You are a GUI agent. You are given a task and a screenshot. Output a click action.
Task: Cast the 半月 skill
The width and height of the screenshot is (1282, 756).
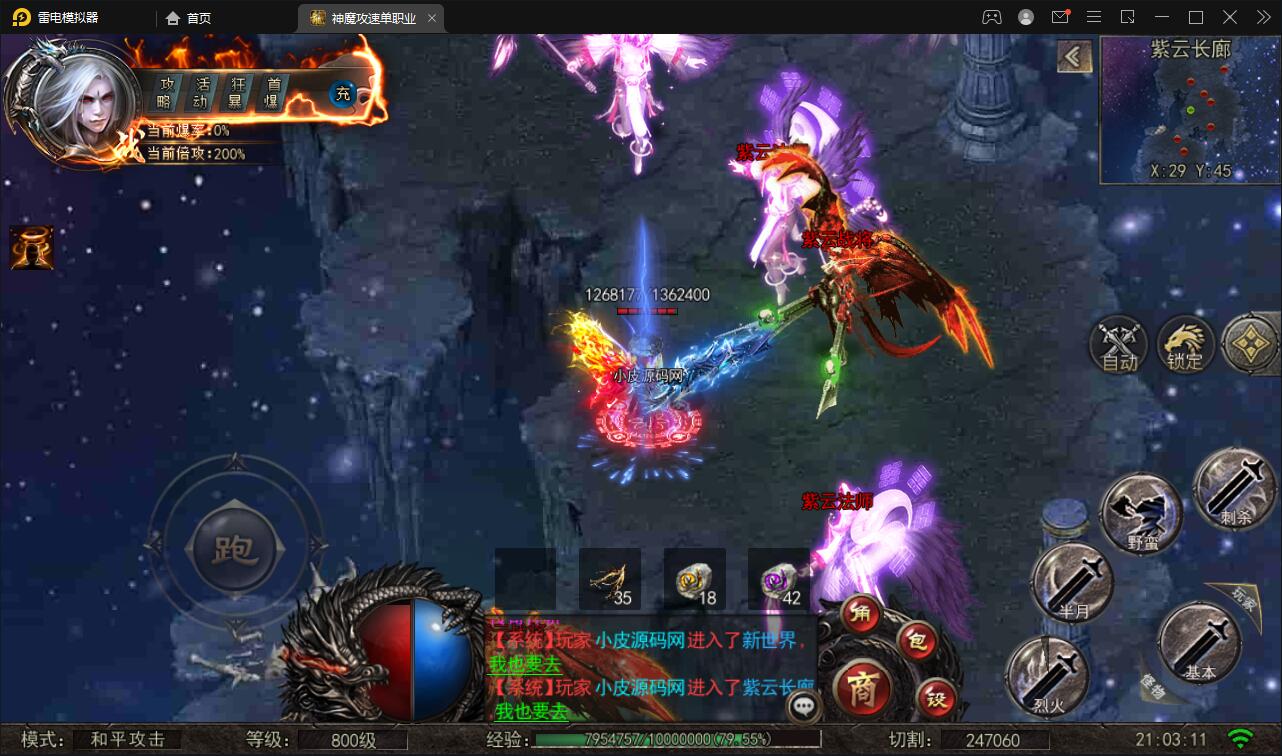[1071, 583]
